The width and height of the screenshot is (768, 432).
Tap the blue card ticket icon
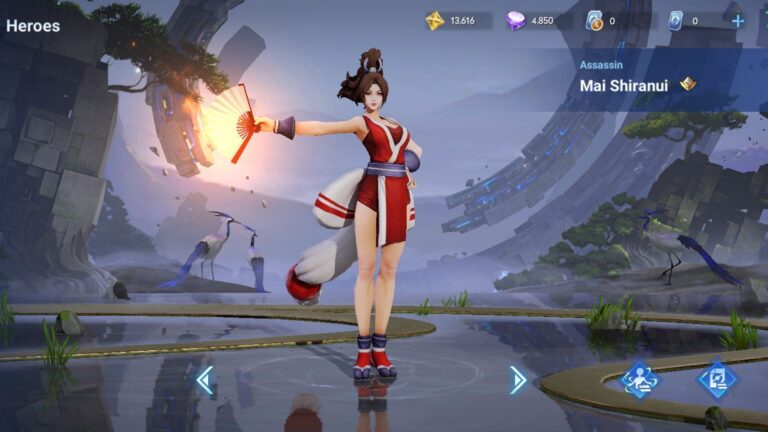coord(675,20)
